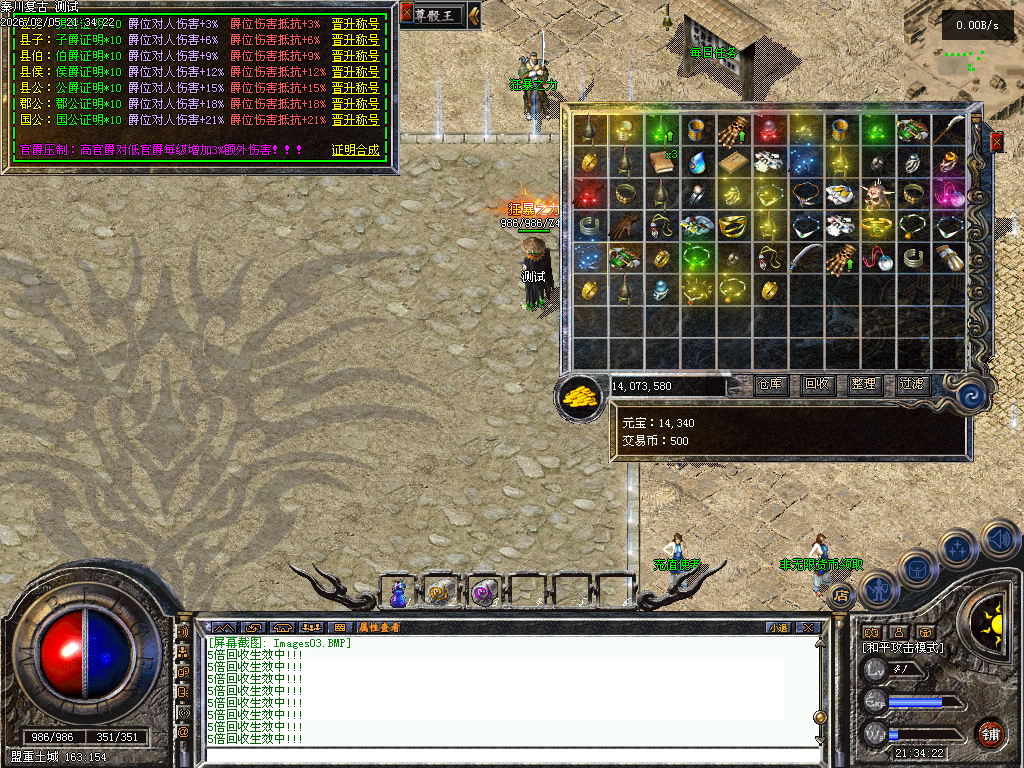Open the 仓库 warehouse button

[x=771, y=385]
